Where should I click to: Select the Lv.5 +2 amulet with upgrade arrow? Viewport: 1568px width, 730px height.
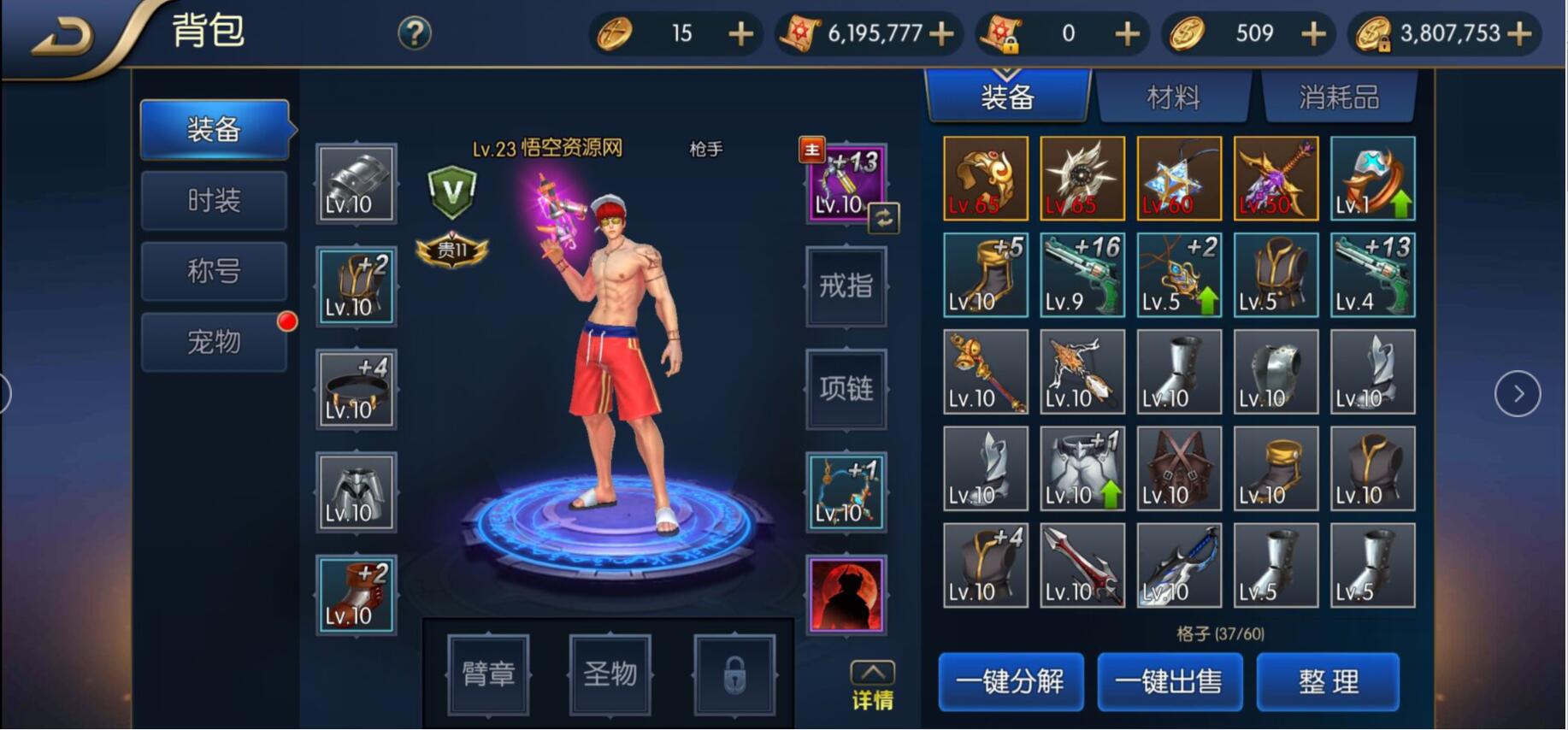[x=1179, y=274]
